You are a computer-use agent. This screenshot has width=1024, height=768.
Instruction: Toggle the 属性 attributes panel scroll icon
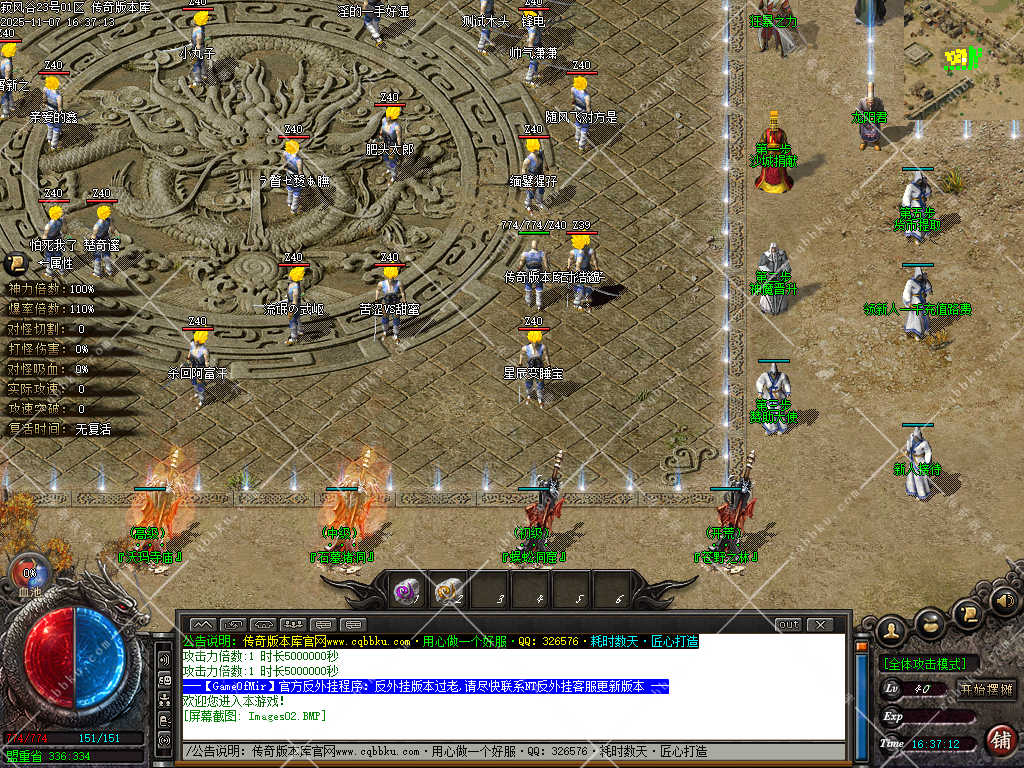point(16,264)
